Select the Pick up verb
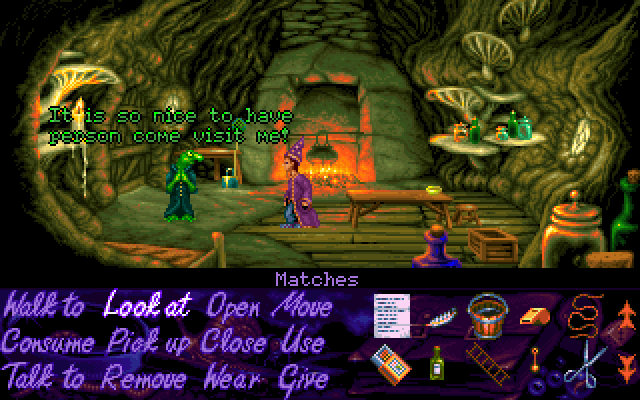This screenshot has height=400, width=640. point(151,342)
